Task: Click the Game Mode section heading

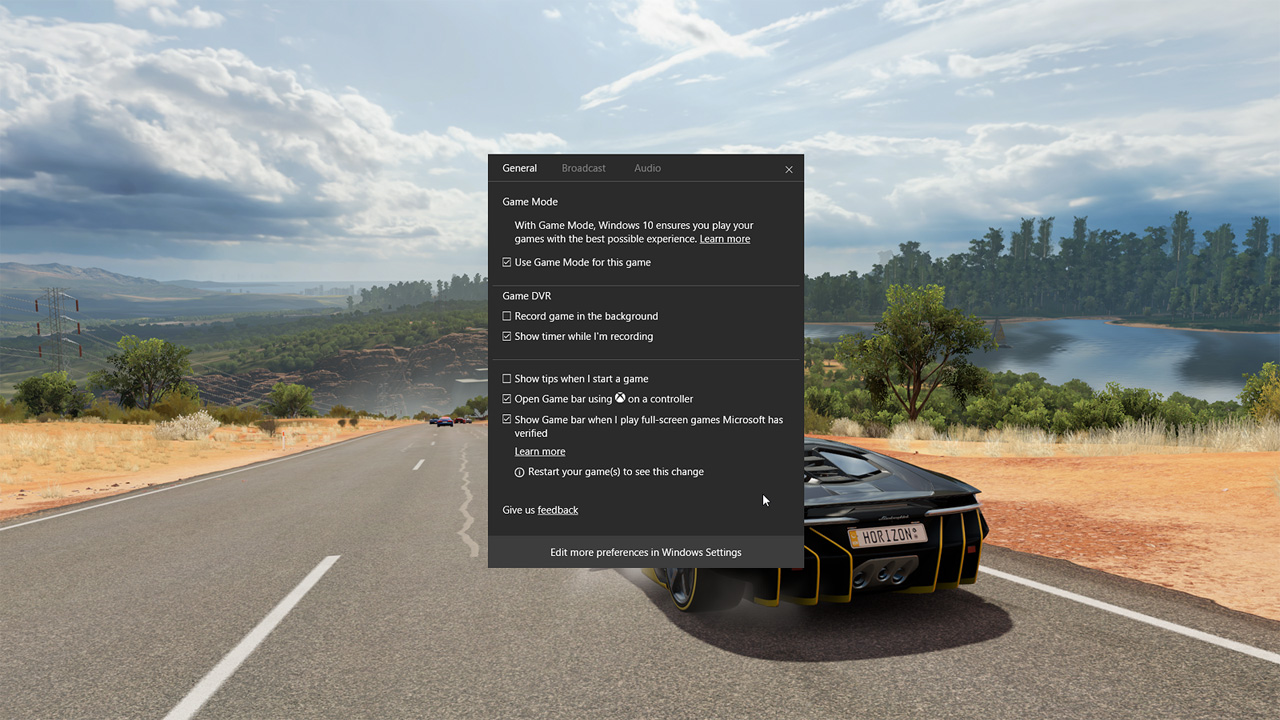Action: coord(529,201)
